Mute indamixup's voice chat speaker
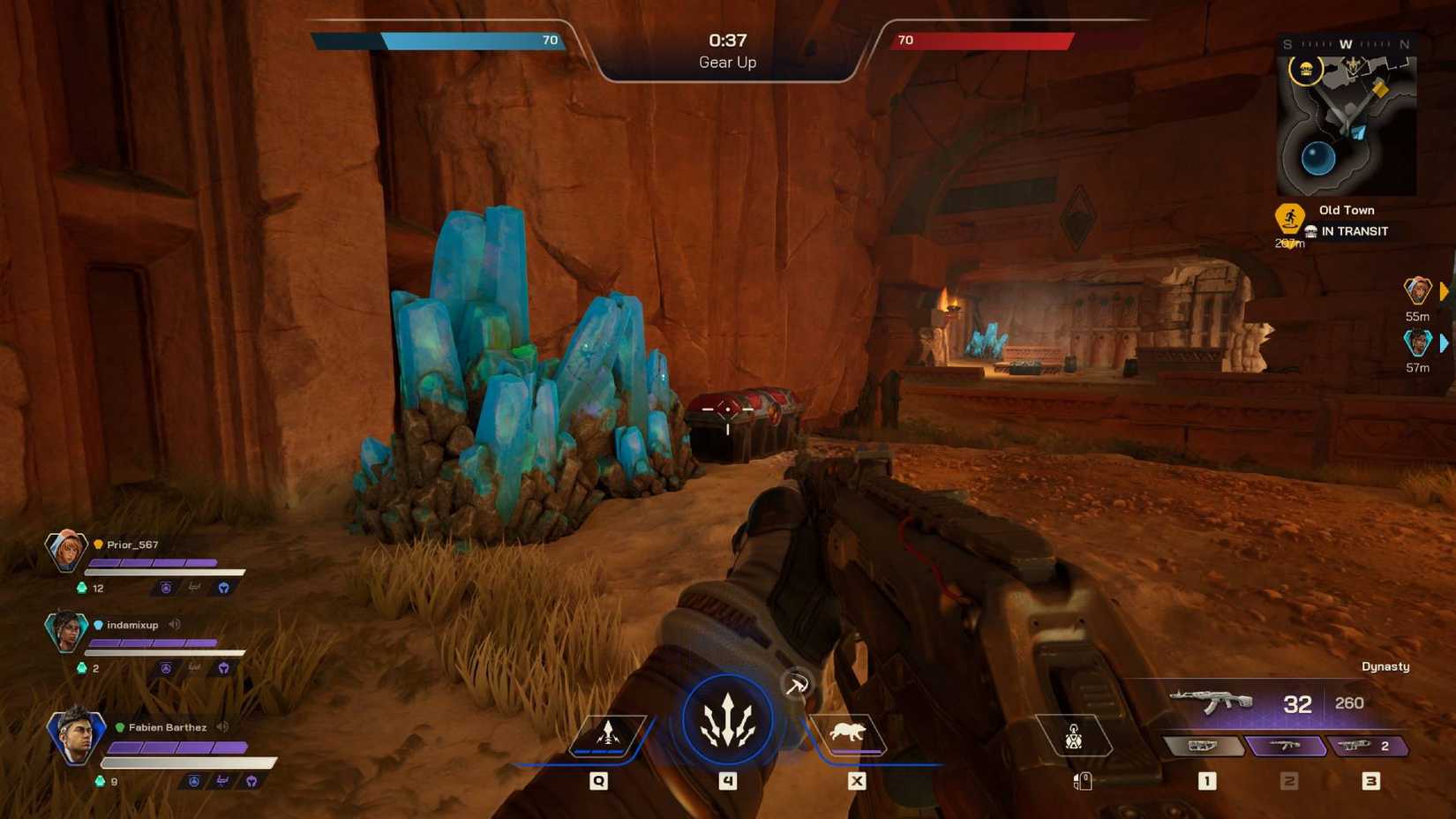The image size is (1456, 819). (174, 624)
